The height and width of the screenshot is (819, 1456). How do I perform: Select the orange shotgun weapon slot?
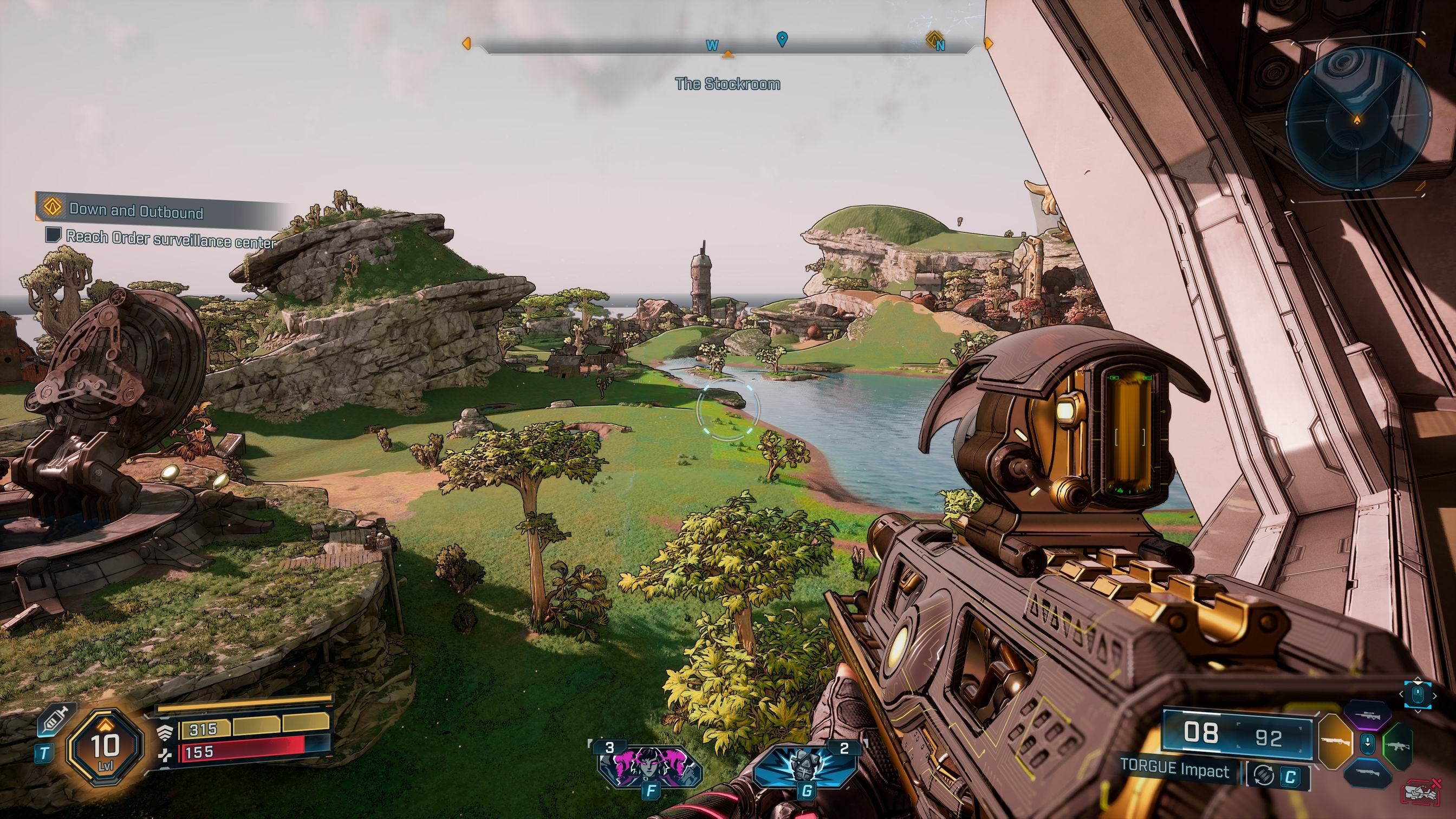1335,744
